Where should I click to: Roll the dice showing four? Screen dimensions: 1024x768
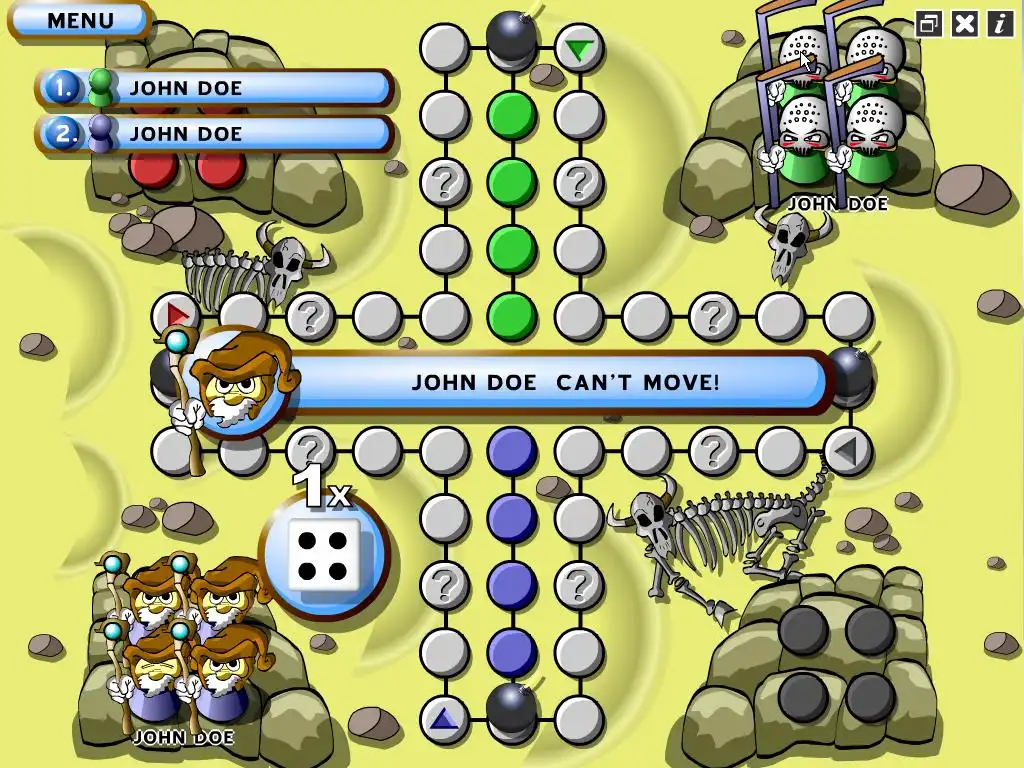[324, 554]
